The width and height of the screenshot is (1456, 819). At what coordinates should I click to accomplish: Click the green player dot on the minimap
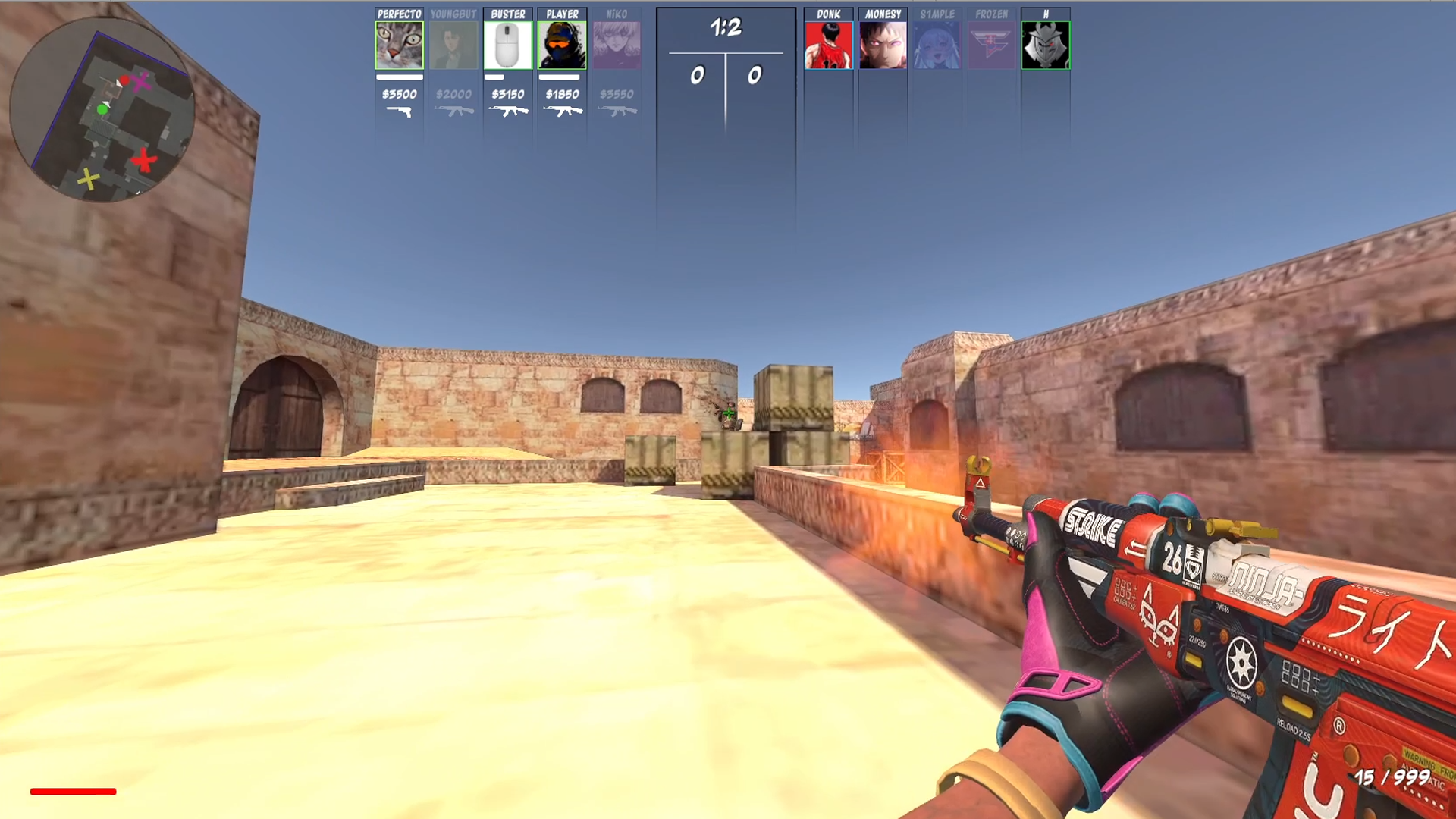[x=102, y=111]
